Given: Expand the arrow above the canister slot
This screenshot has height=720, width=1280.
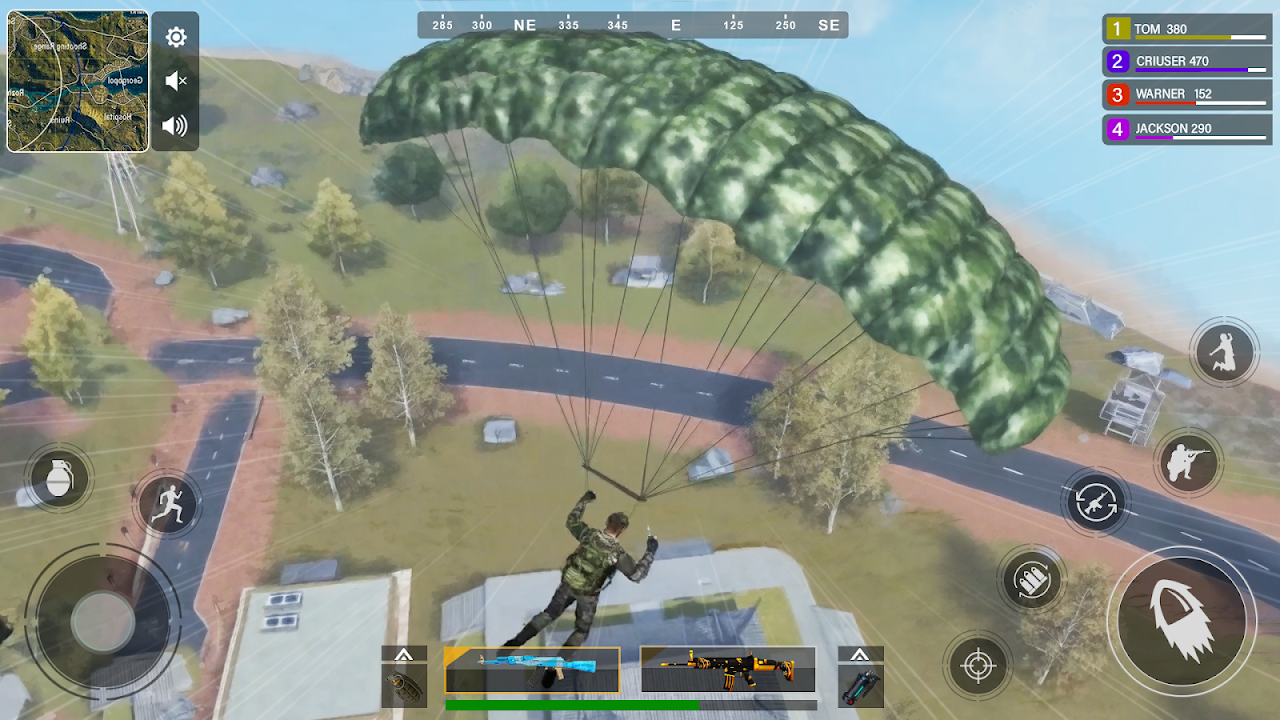Looking at the screenshot, I should (x=860, y=654).
